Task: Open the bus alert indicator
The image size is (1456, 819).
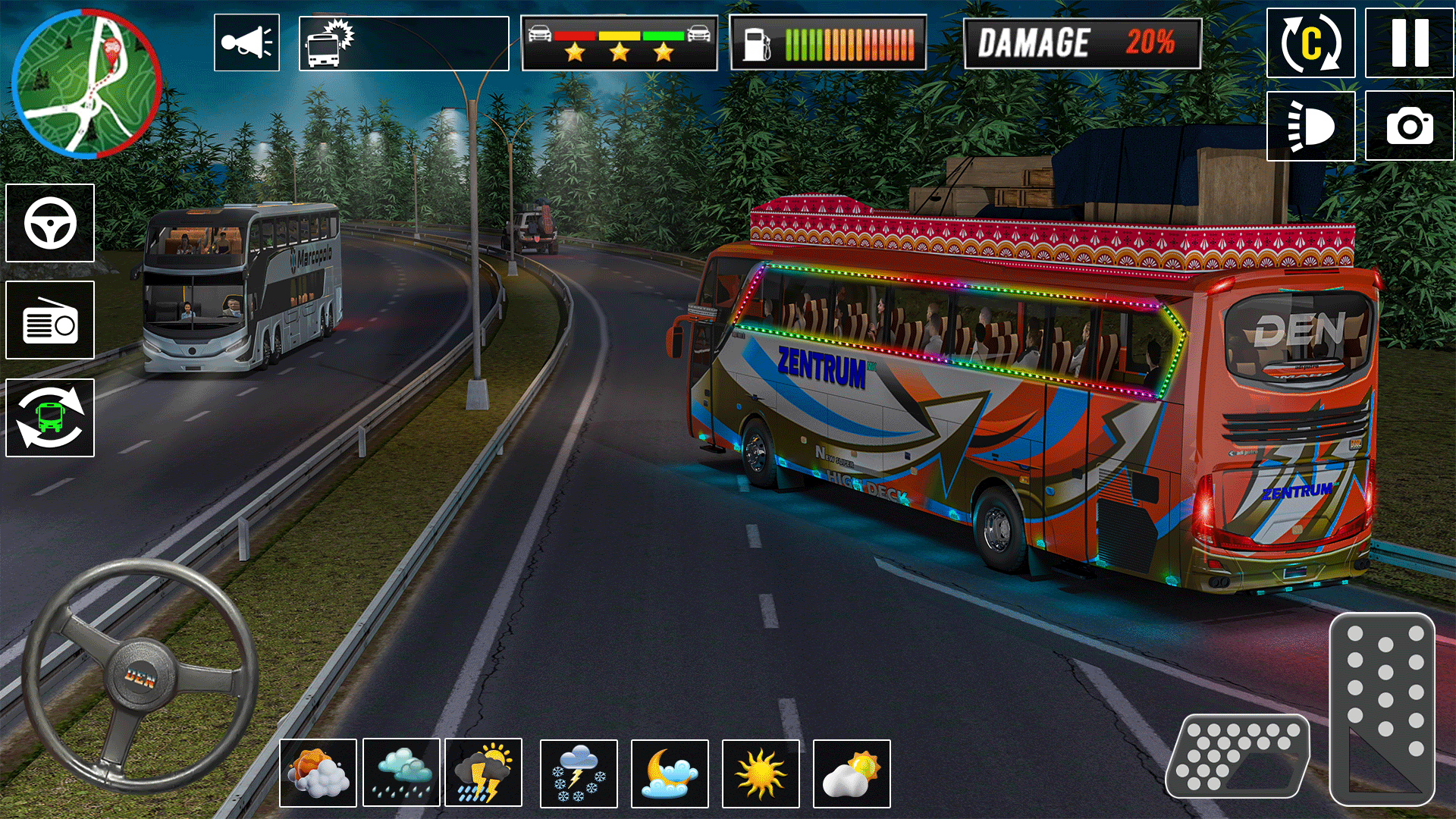Action: (328, 42)
